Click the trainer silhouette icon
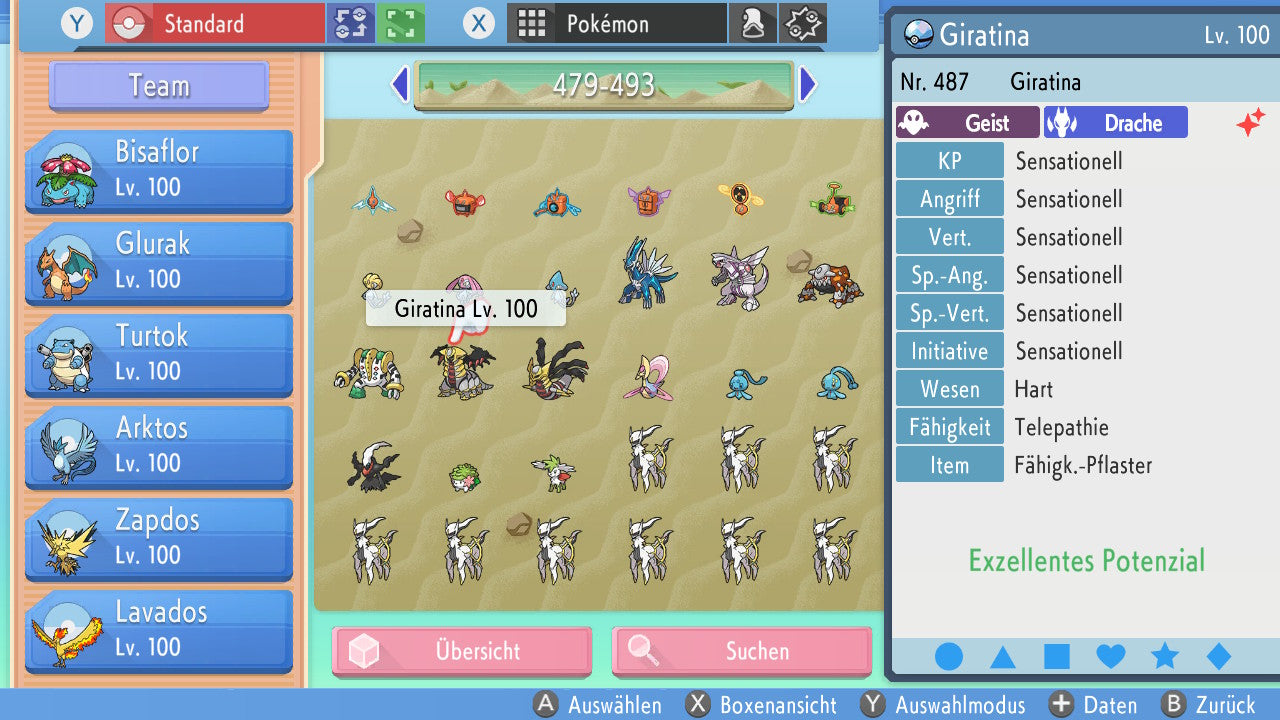Viewport: 1280px width, 720px height. pos(753,22)
